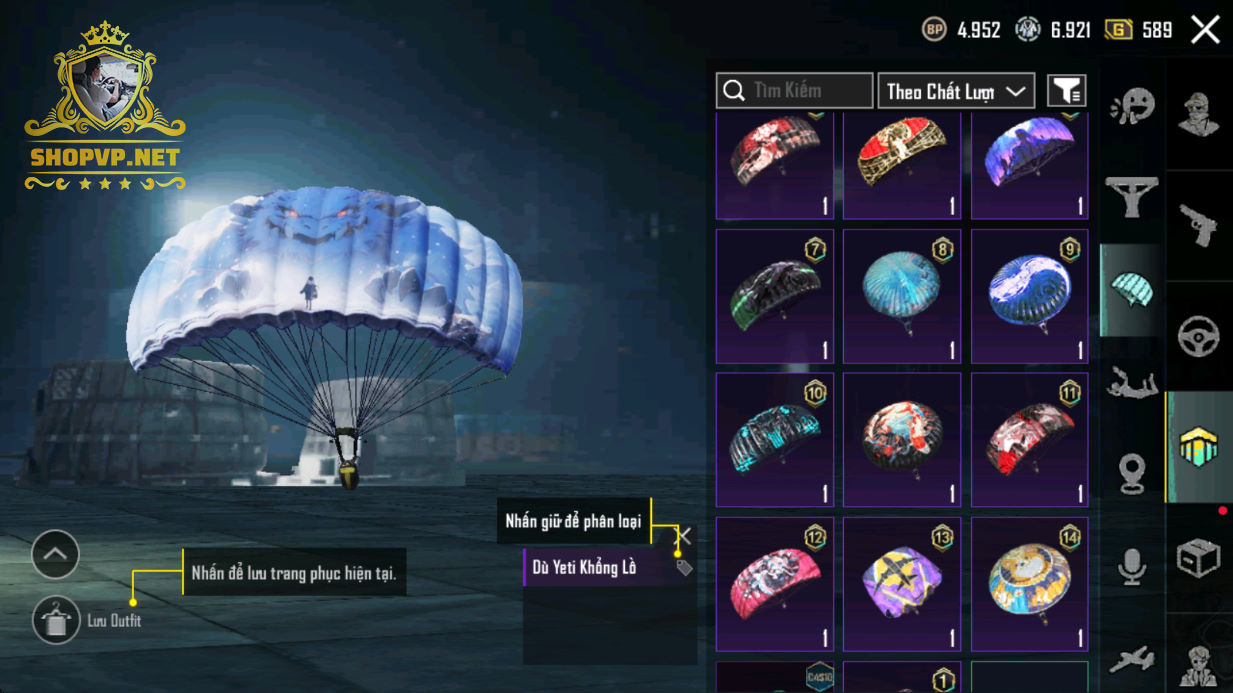Select the parachute with badge 7

click(775, 297)
